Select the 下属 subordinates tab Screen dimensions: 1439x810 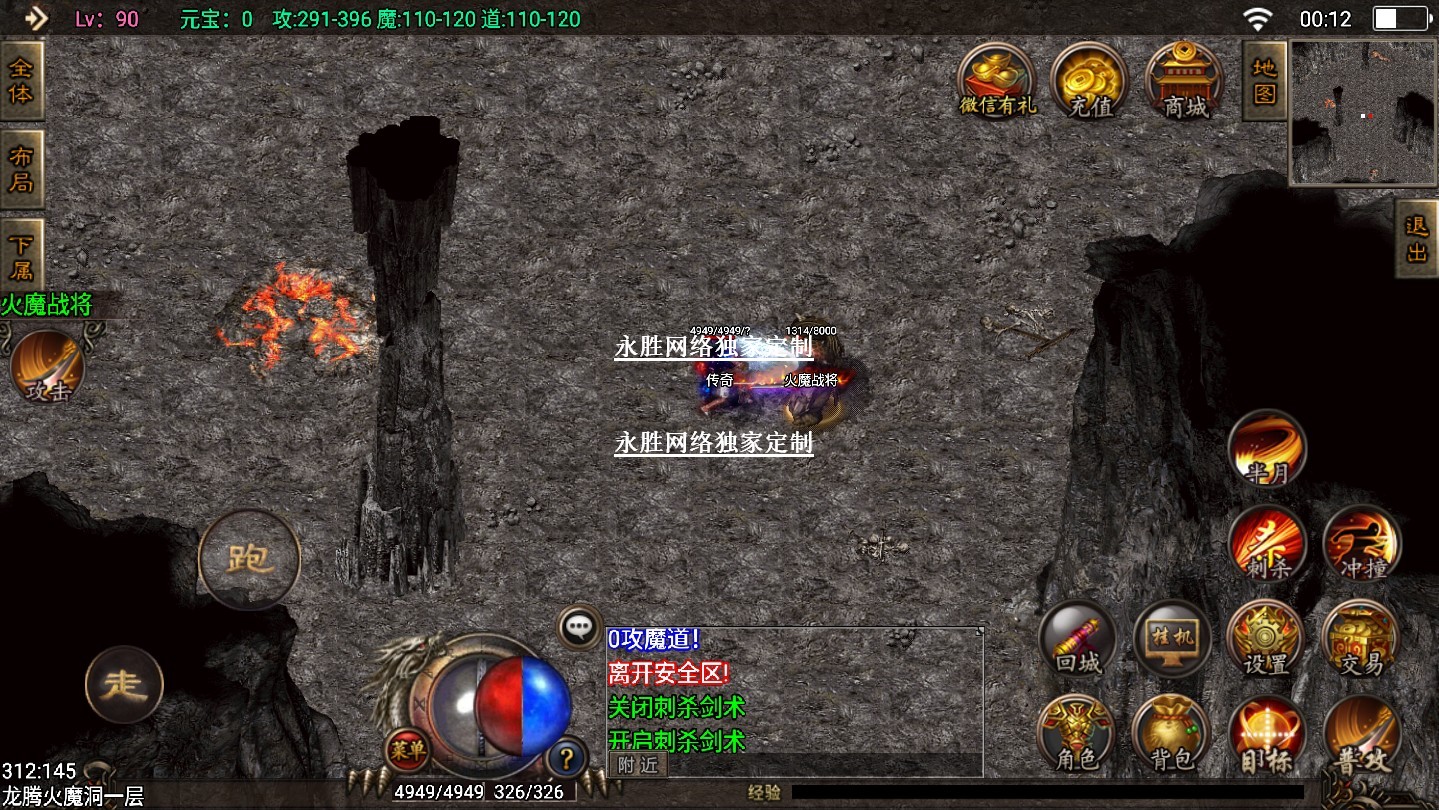pyautogui.click(x=21, y=257)
